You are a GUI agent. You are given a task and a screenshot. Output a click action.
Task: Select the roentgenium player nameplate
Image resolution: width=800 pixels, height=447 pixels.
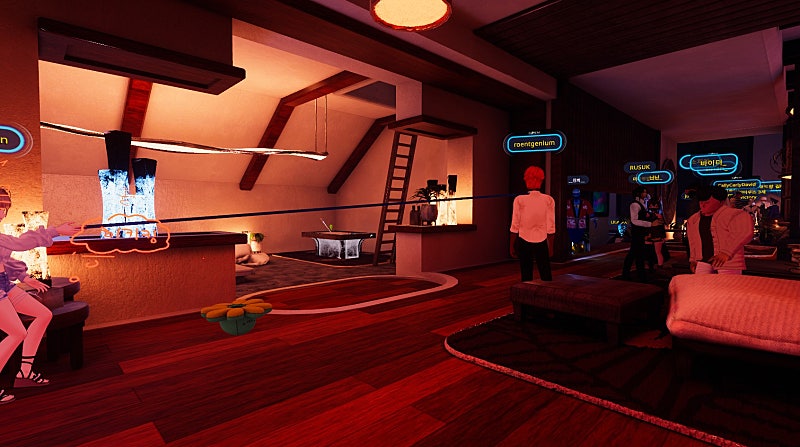[x=534, y=143]
